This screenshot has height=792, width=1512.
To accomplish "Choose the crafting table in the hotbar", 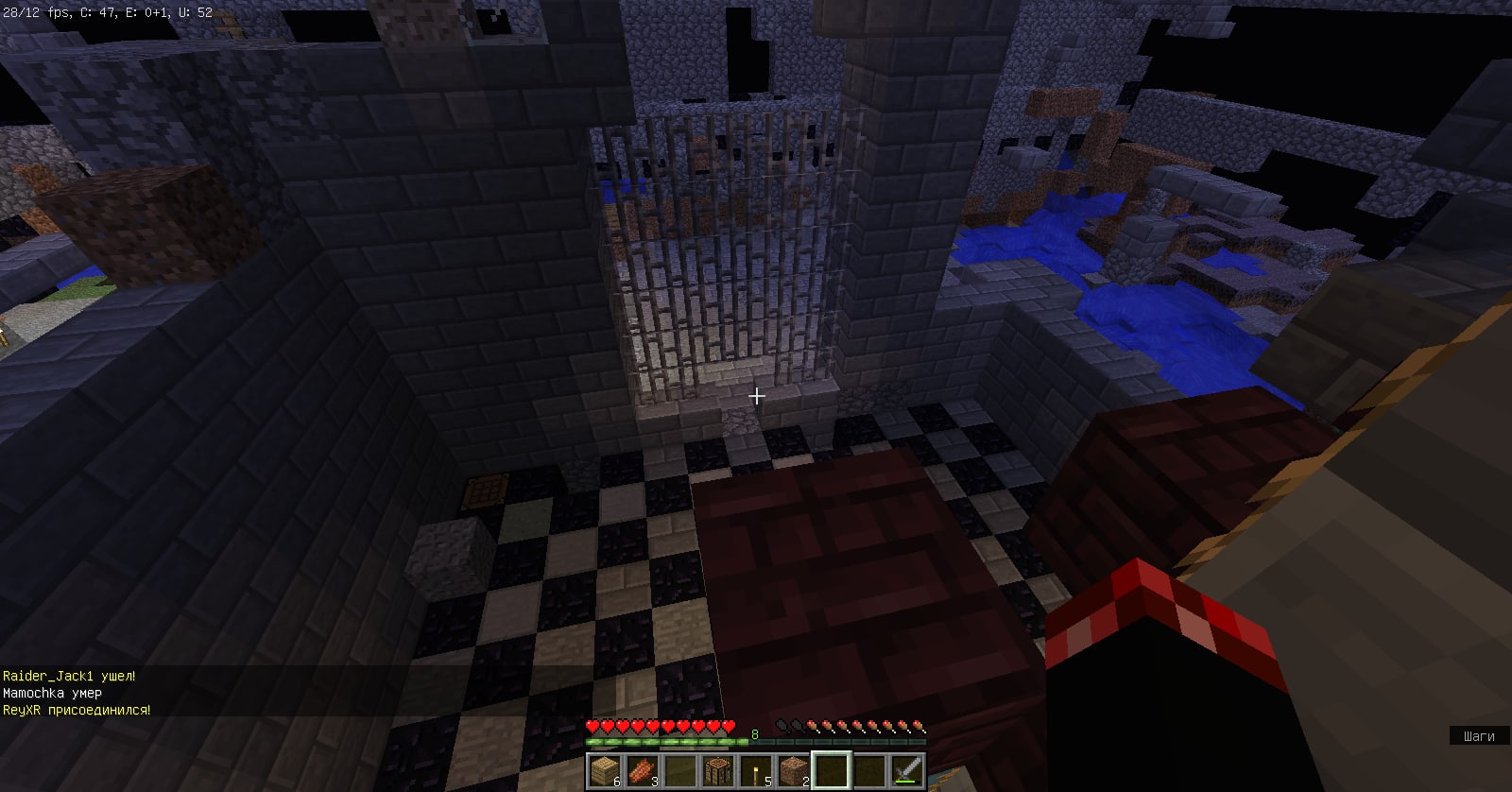I will (718, 771).
